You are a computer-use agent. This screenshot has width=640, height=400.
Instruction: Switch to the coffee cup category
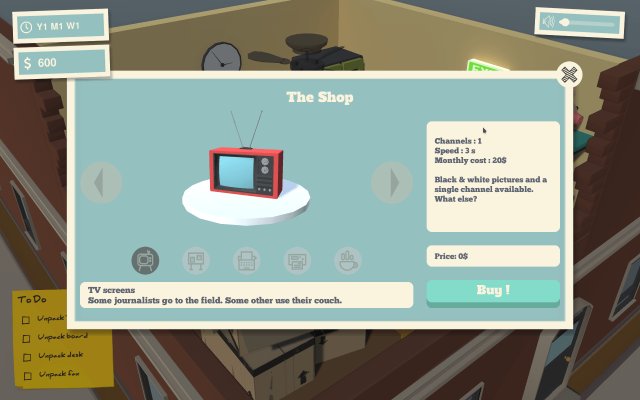tap(348, 260)
